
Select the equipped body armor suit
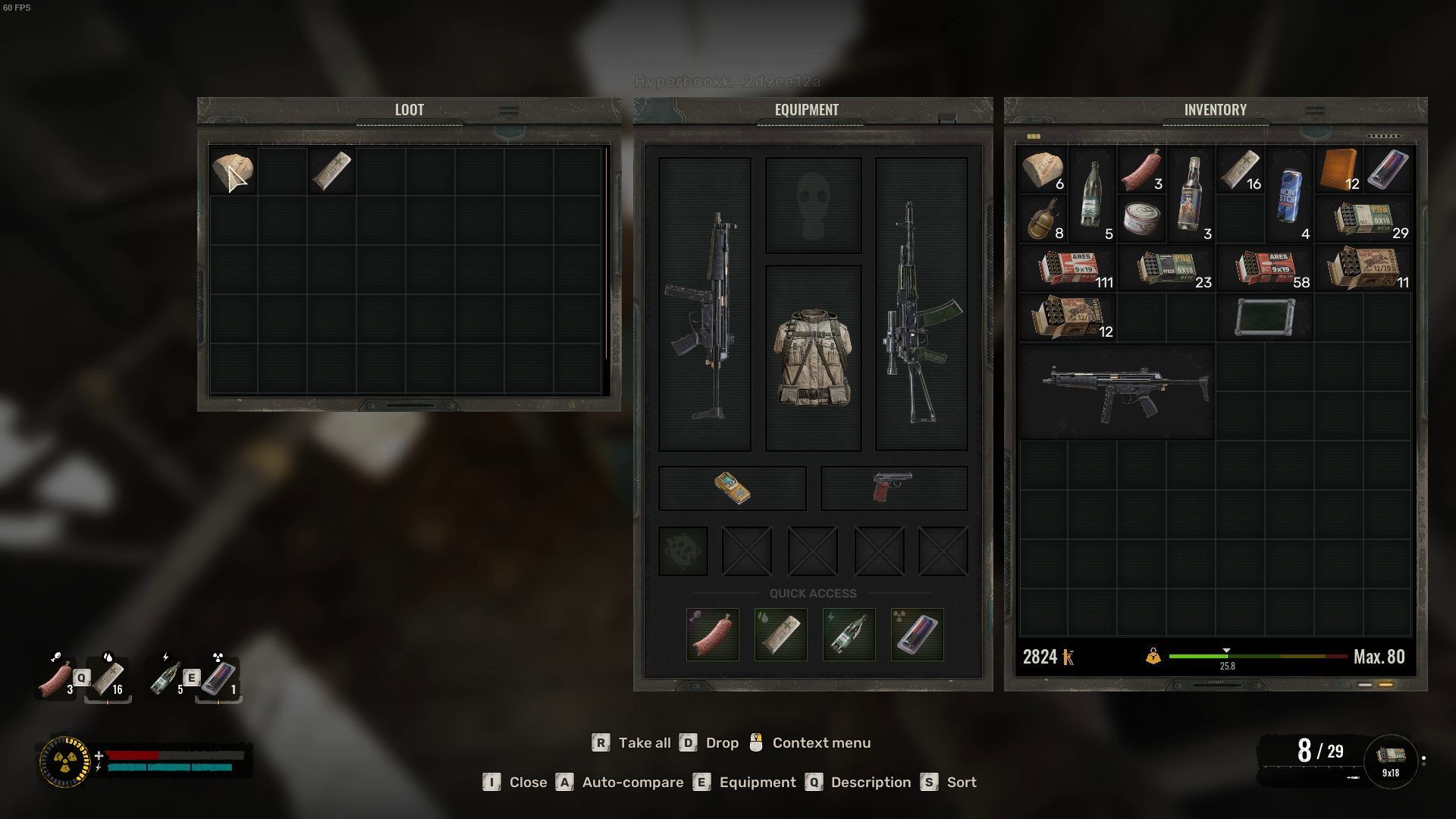pyautogui.click(x=813, y=357)
